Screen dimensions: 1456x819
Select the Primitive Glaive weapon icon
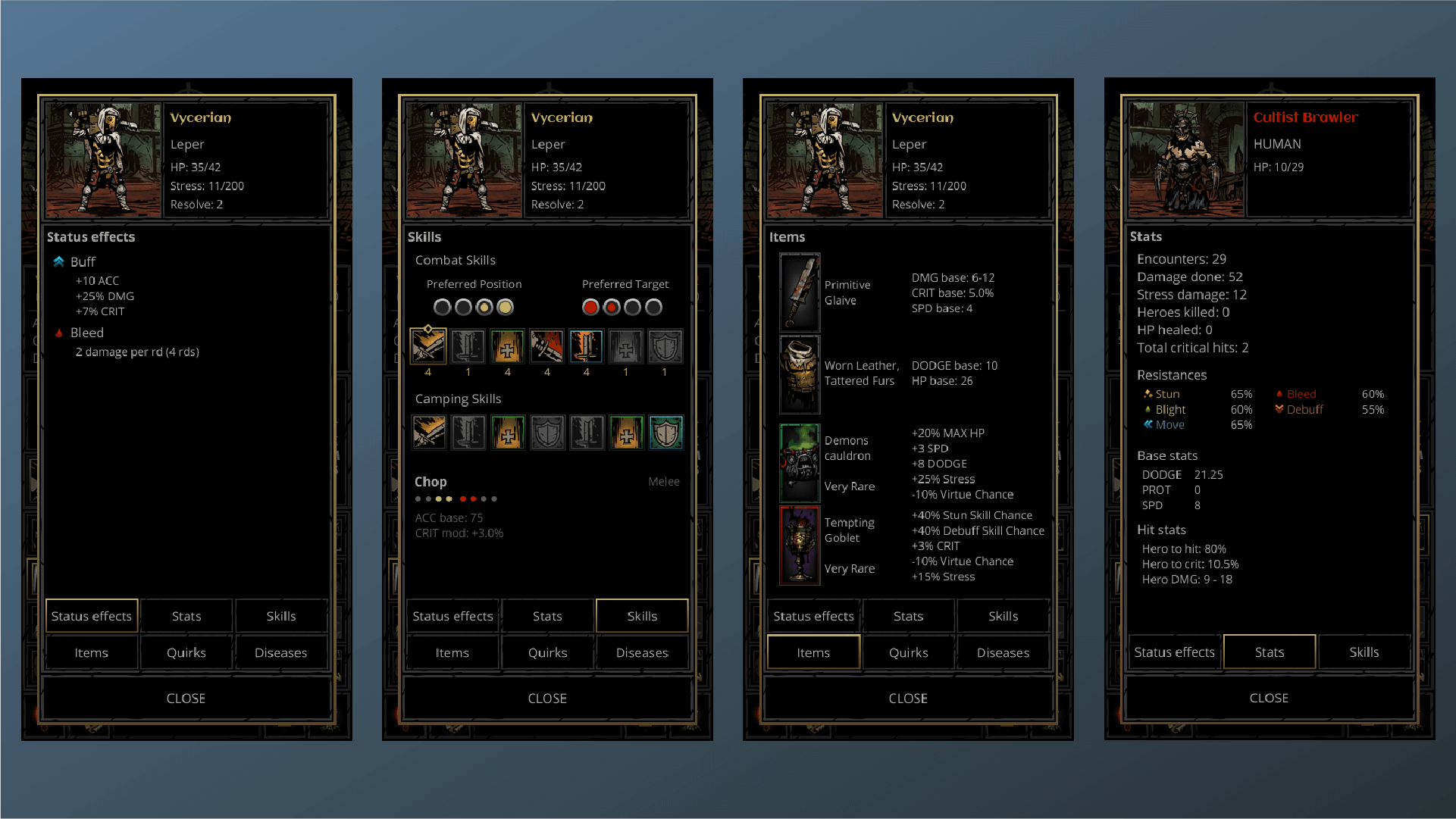[x=800, y=292]
